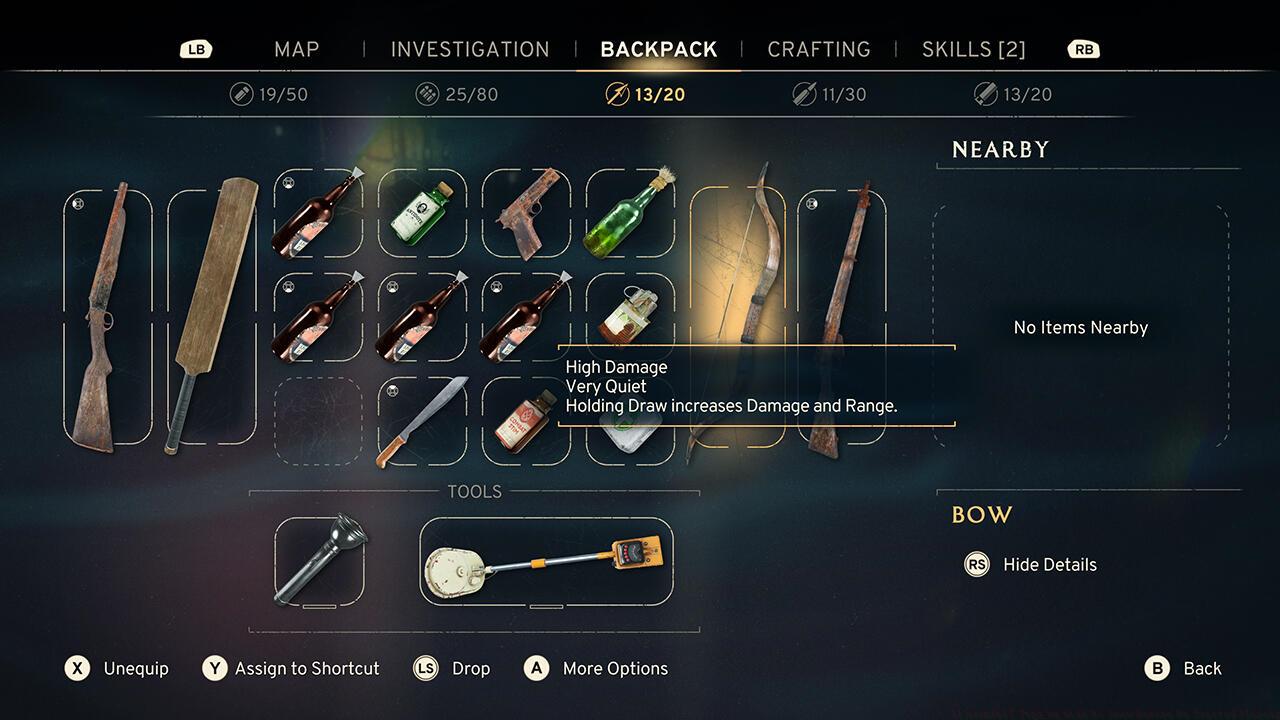Select the metal detector tool
This screenshot has height=720, width=1280.
pyautogui.click(x=546, y=561)
